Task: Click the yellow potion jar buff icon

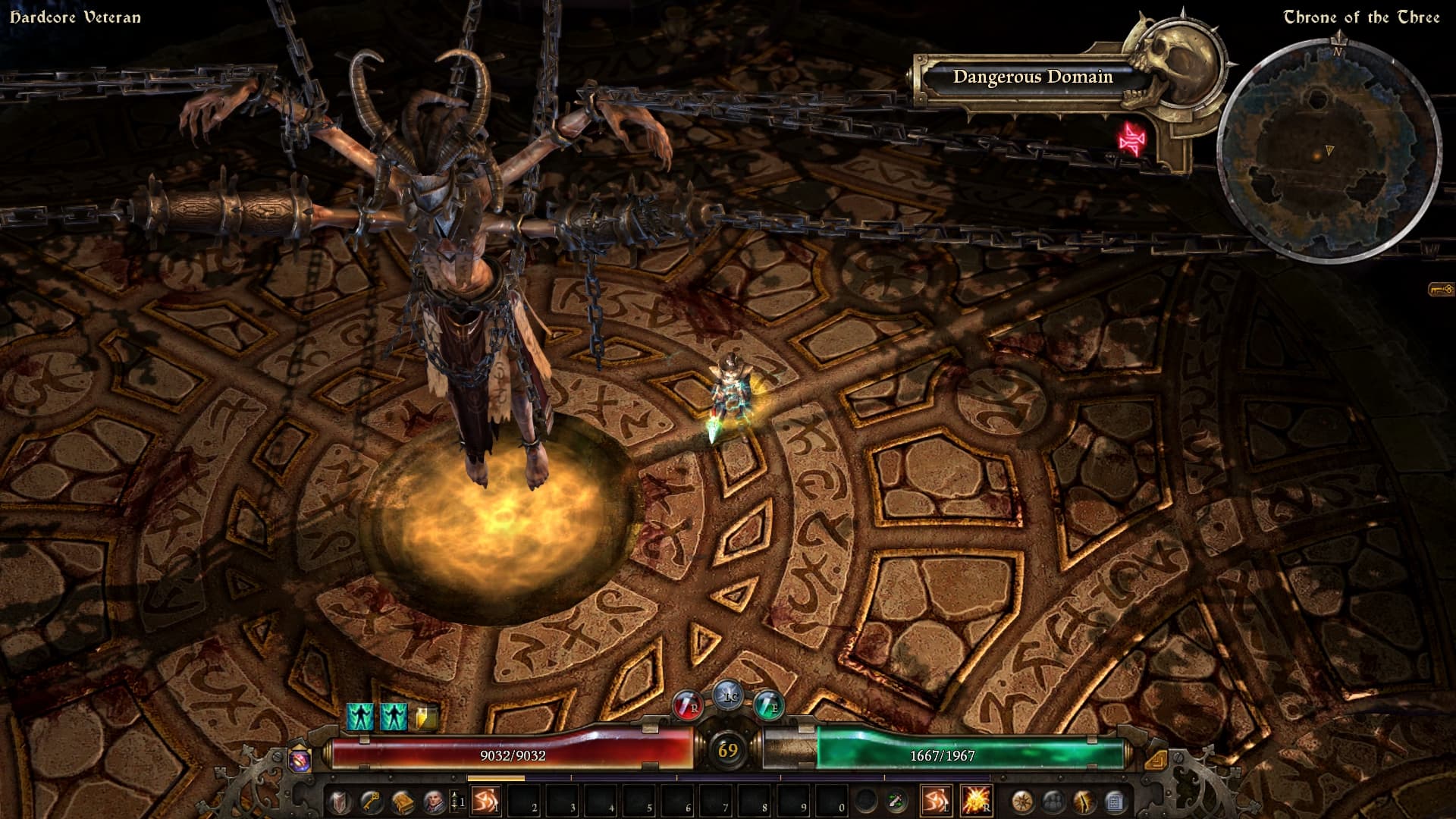Action: [x=425, y=717]
